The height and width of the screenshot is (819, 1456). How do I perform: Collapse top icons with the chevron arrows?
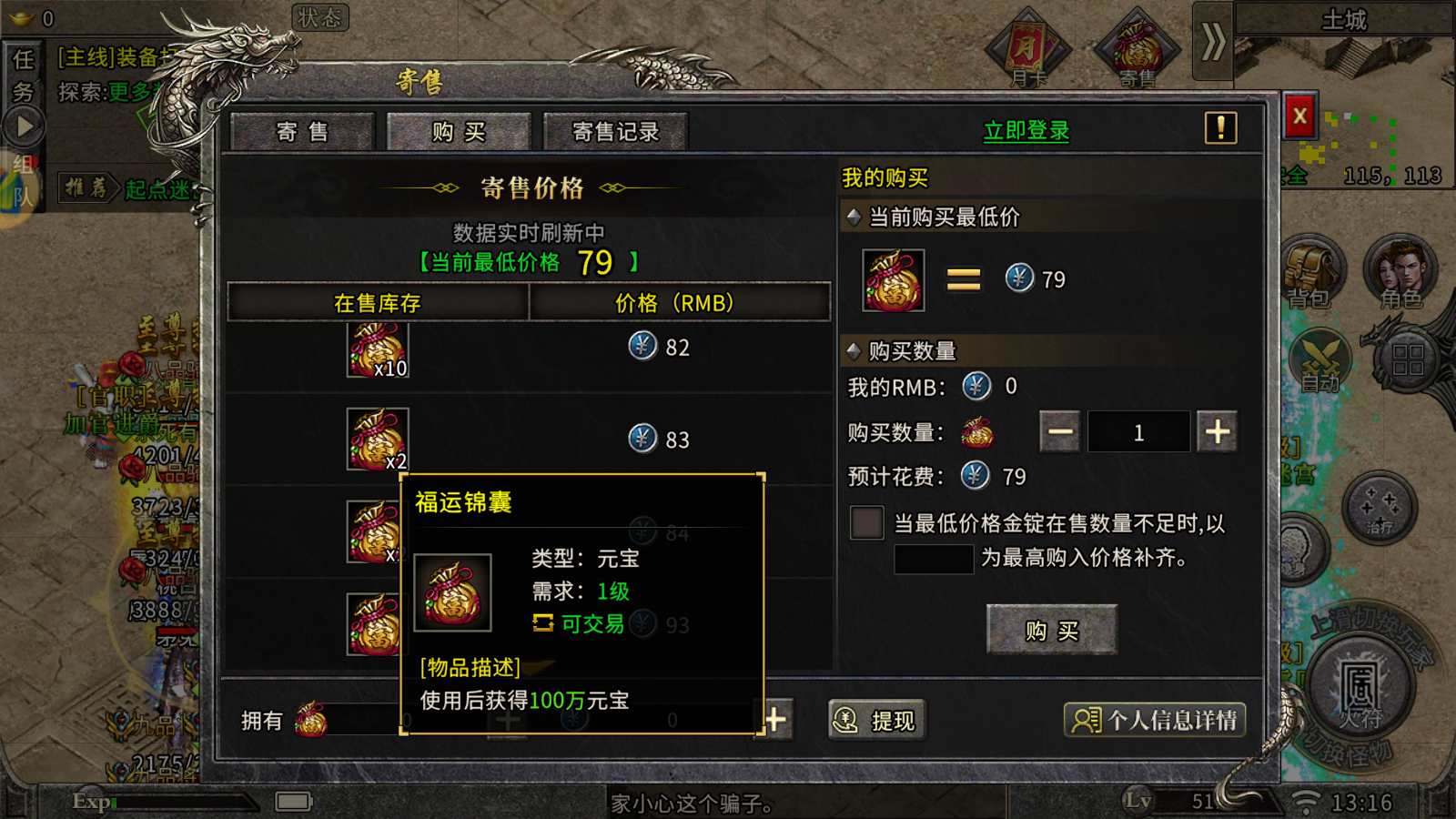[1212, 43]
